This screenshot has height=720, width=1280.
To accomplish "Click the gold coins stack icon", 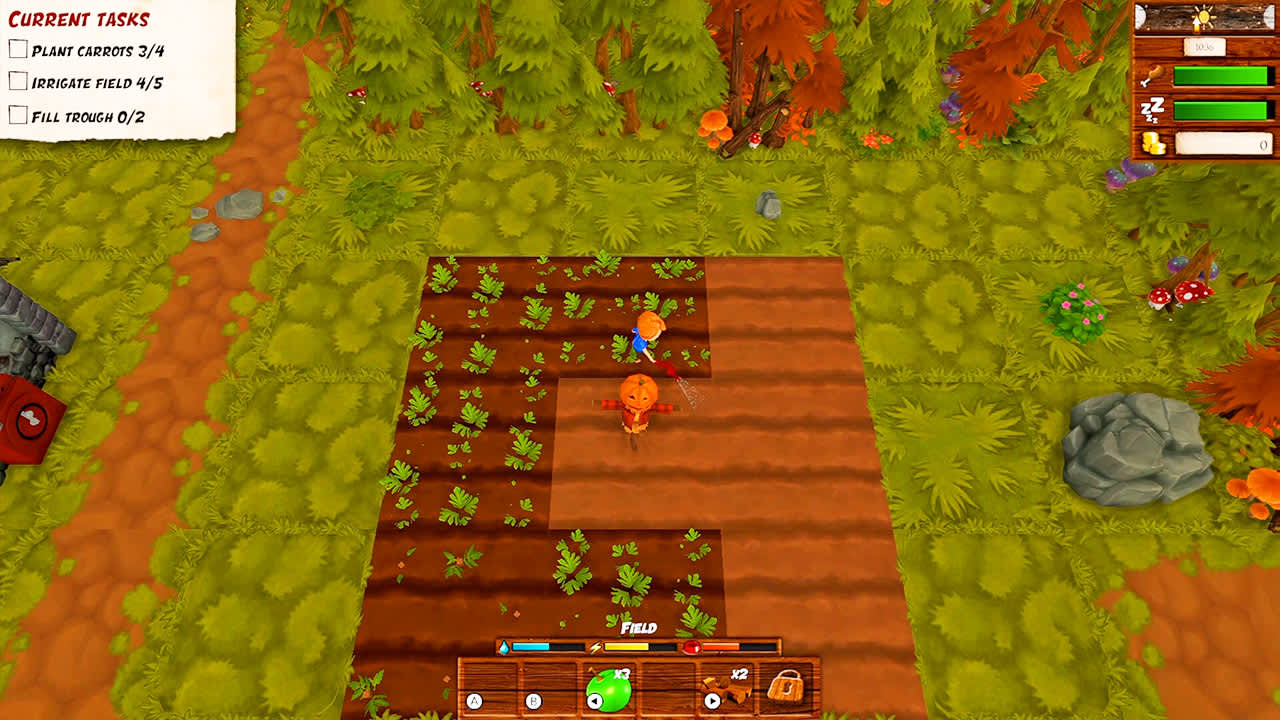I will [1152, 142].
